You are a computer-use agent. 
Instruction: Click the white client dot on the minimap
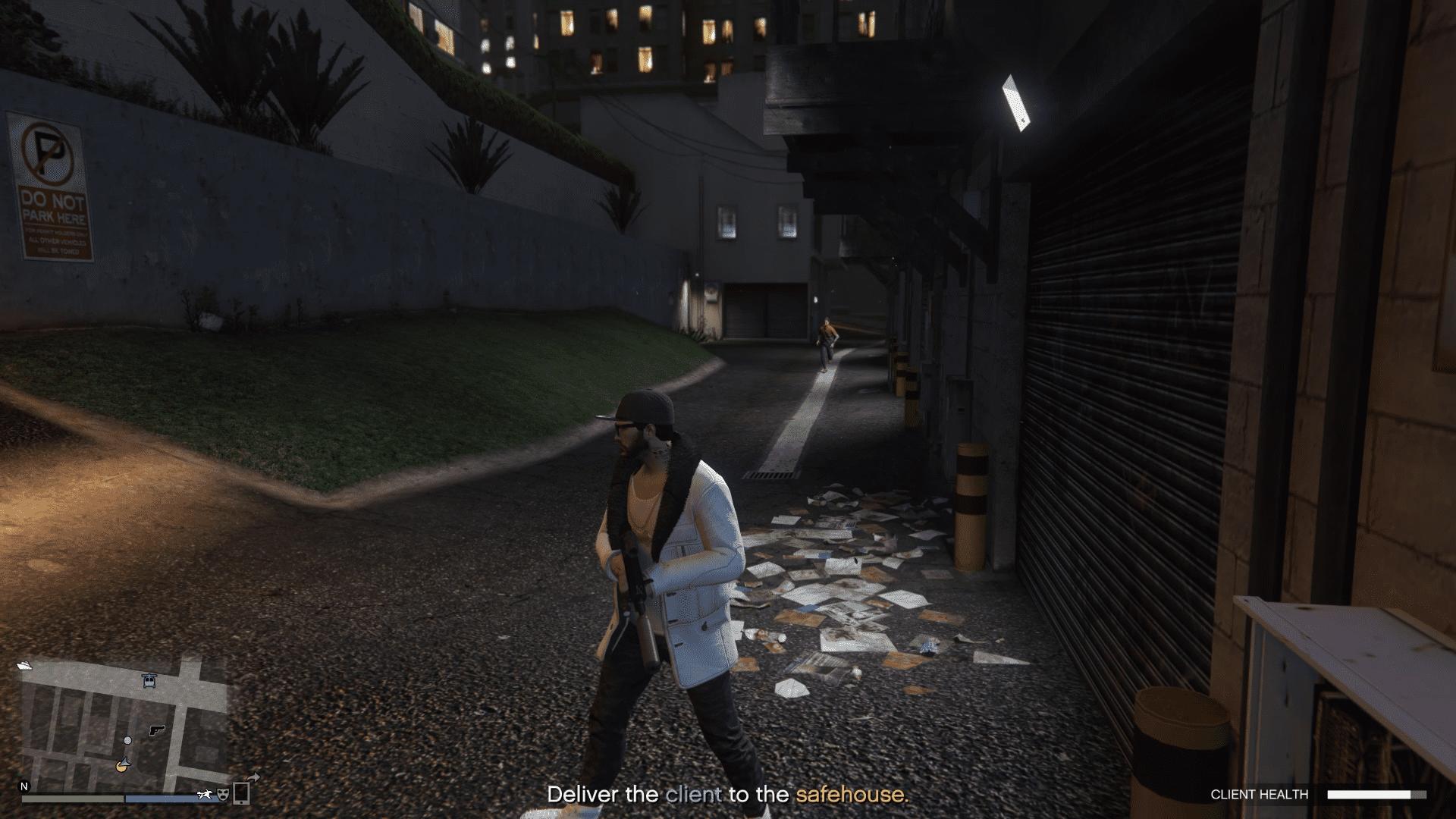coord(127,742)
